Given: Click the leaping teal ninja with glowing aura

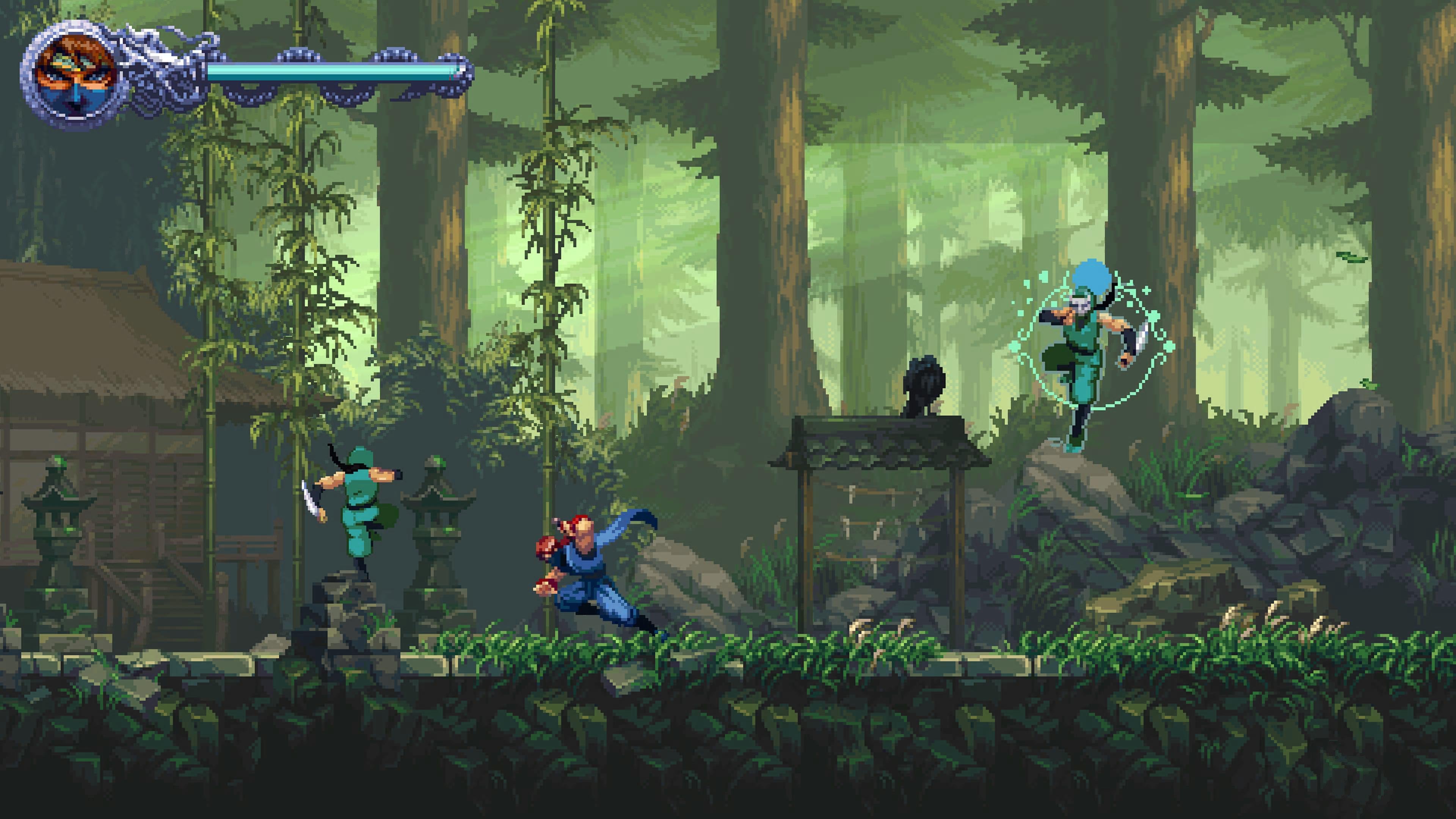Looking at the screenshot, I should [x=1091, y=350].
